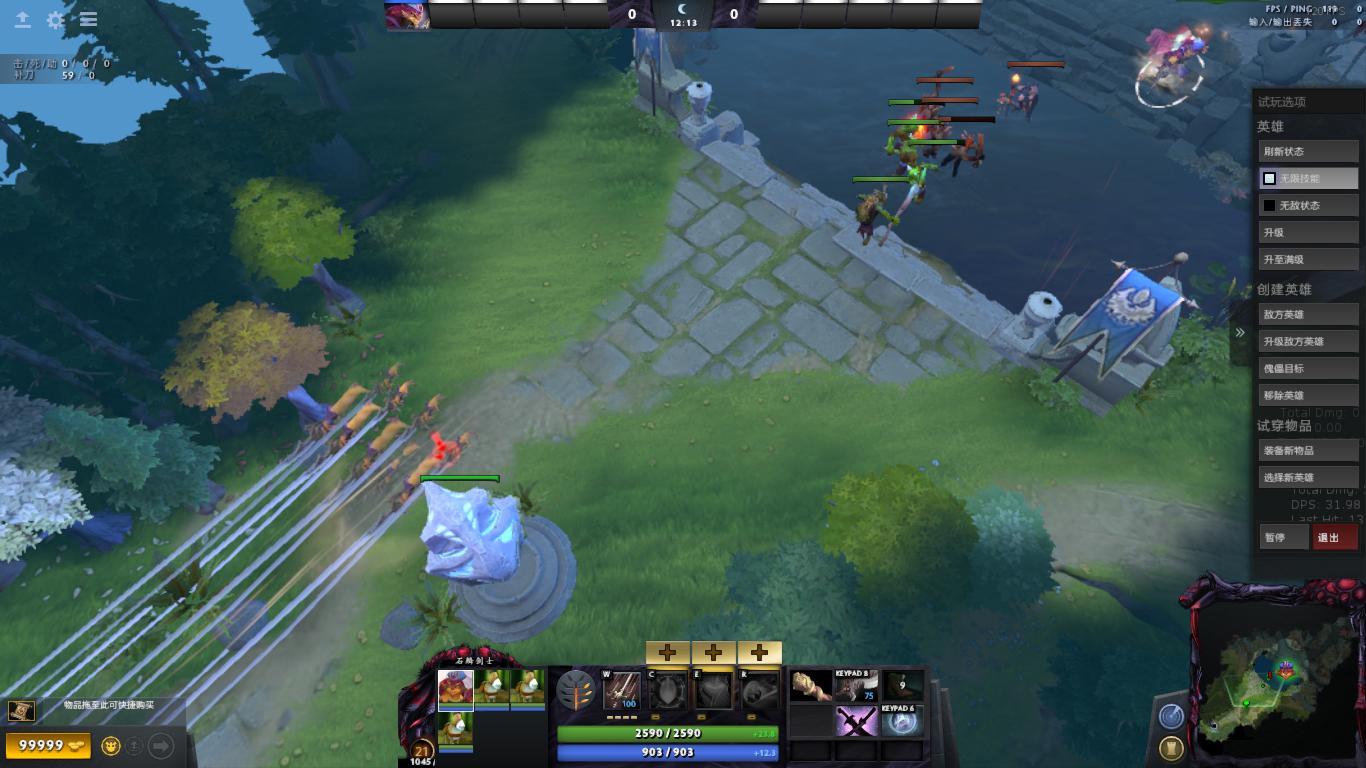Enable the 无限技能 checkbox
Screen dimensions: 1366x768
point(1268,178)
